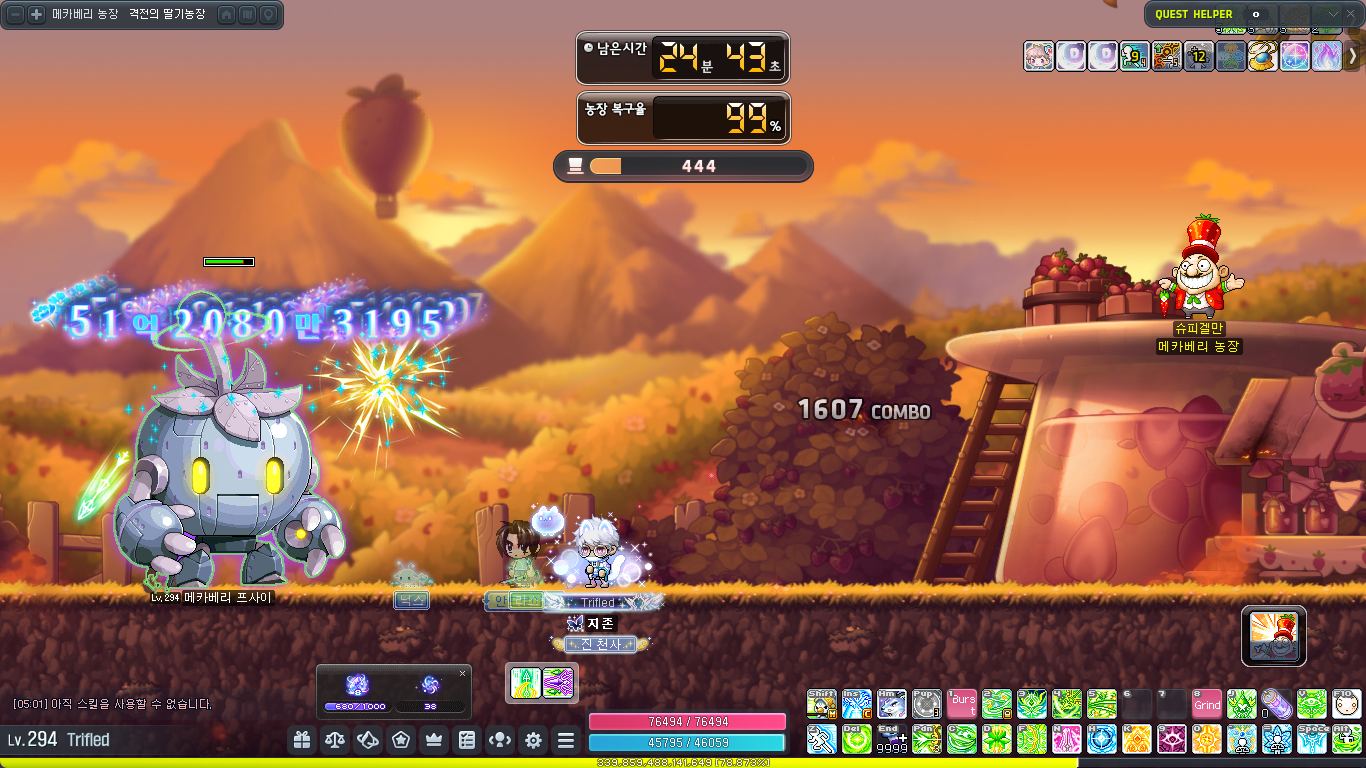Click the minimap minus button
This screenshot has width=1366, height=768.
tap(16, 15)
